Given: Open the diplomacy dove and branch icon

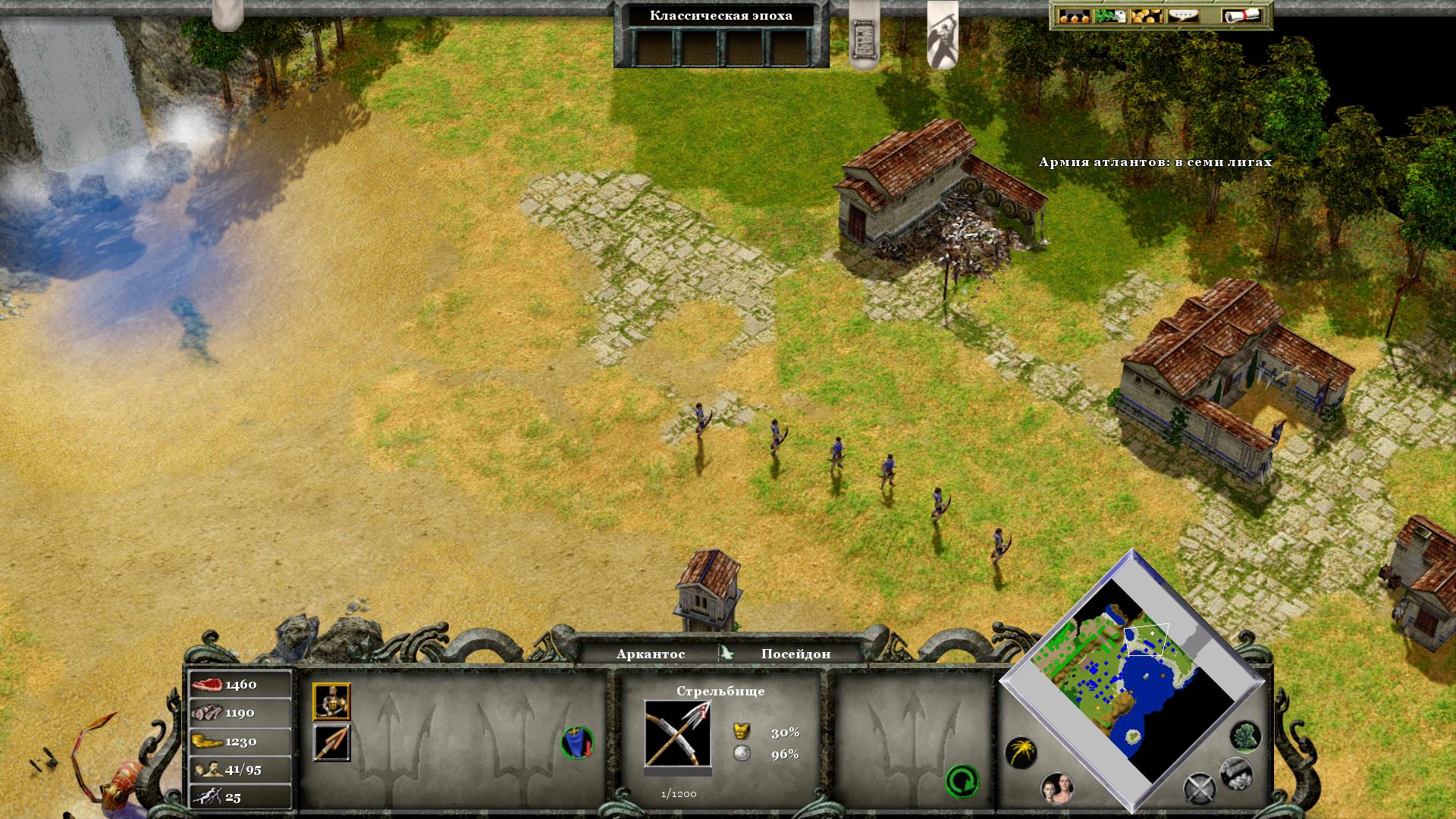Looking at the screenshot, I should pos(1110,16).
